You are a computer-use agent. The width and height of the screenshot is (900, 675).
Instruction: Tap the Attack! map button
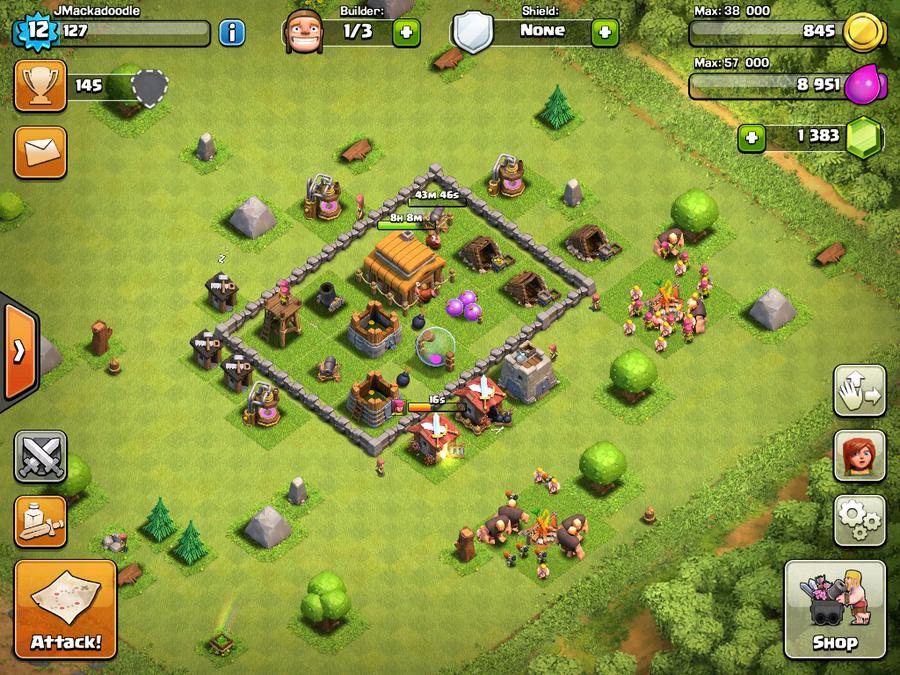click(x=66, y=608)
